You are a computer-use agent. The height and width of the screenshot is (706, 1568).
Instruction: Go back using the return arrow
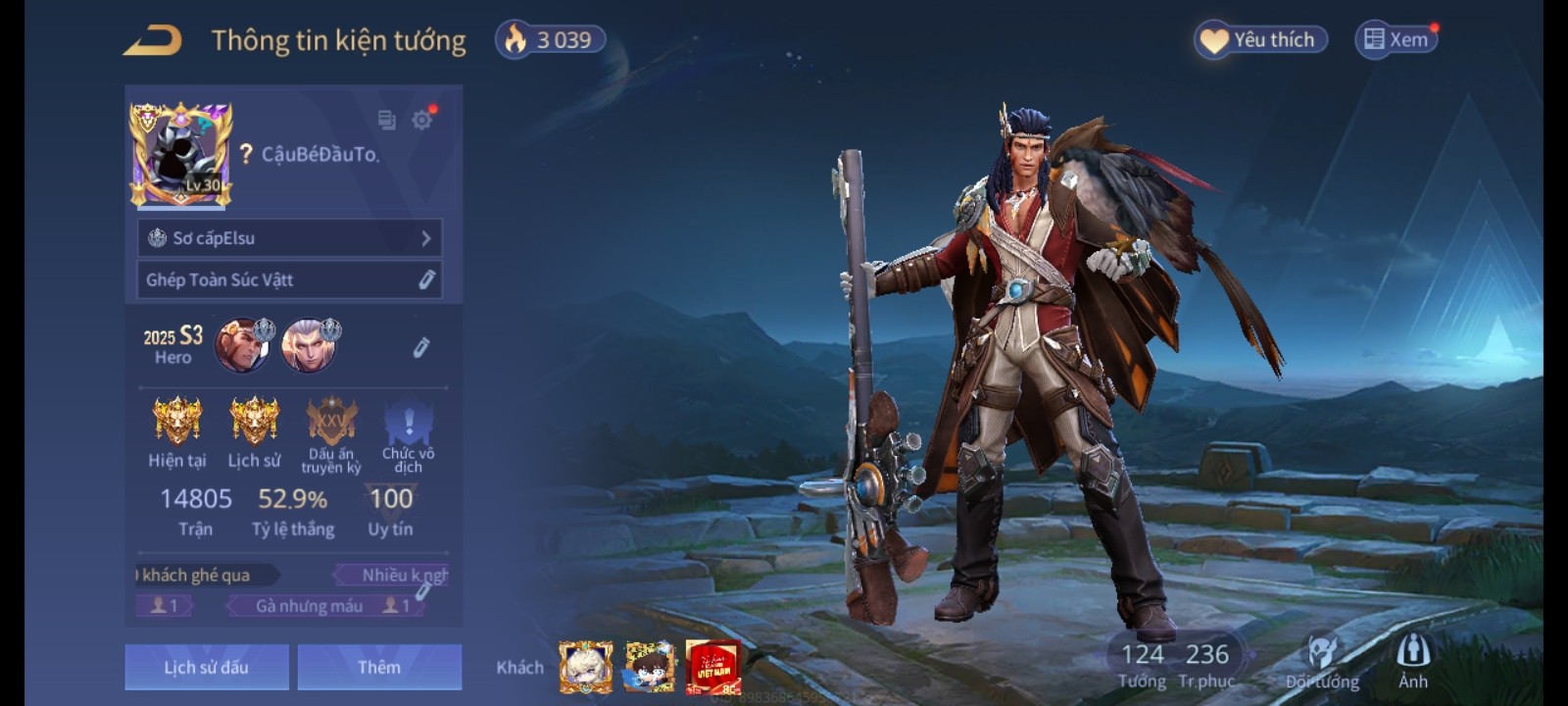(x=153, y=40)
